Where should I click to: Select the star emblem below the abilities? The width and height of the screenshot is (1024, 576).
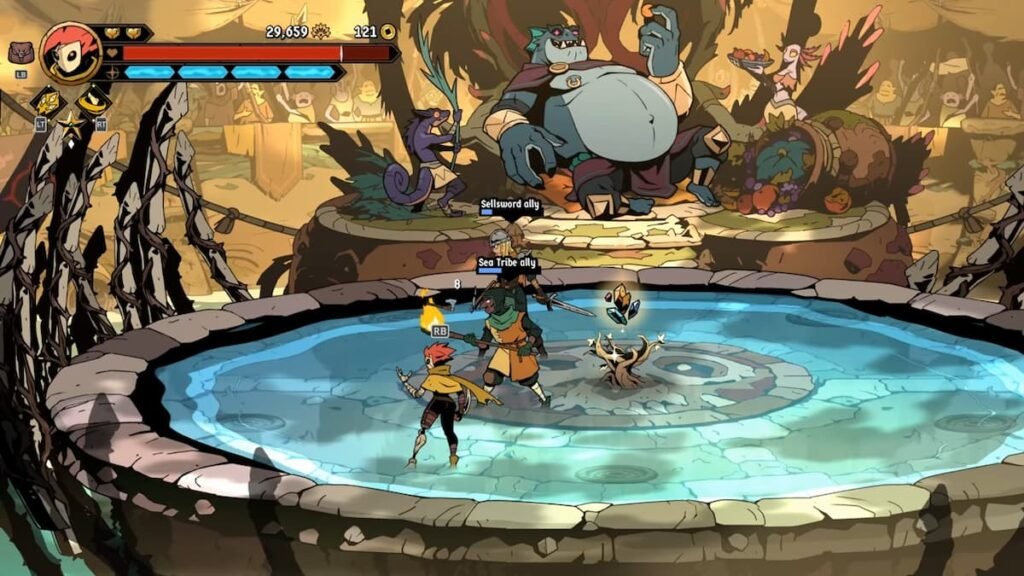pyautogui.click(x=71, y=125)
